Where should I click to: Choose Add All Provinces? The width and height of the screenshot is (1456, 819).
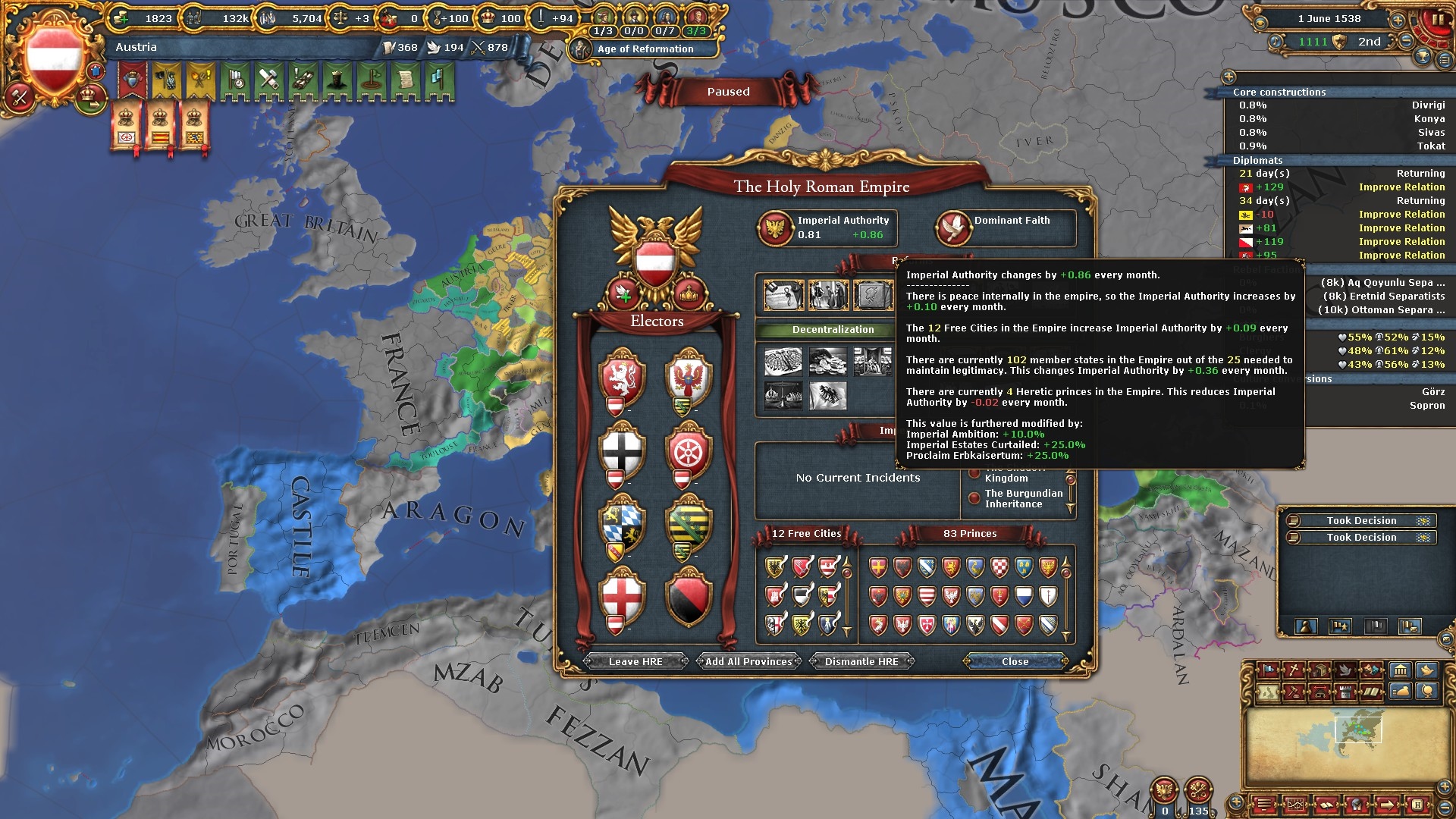[748, 661]
